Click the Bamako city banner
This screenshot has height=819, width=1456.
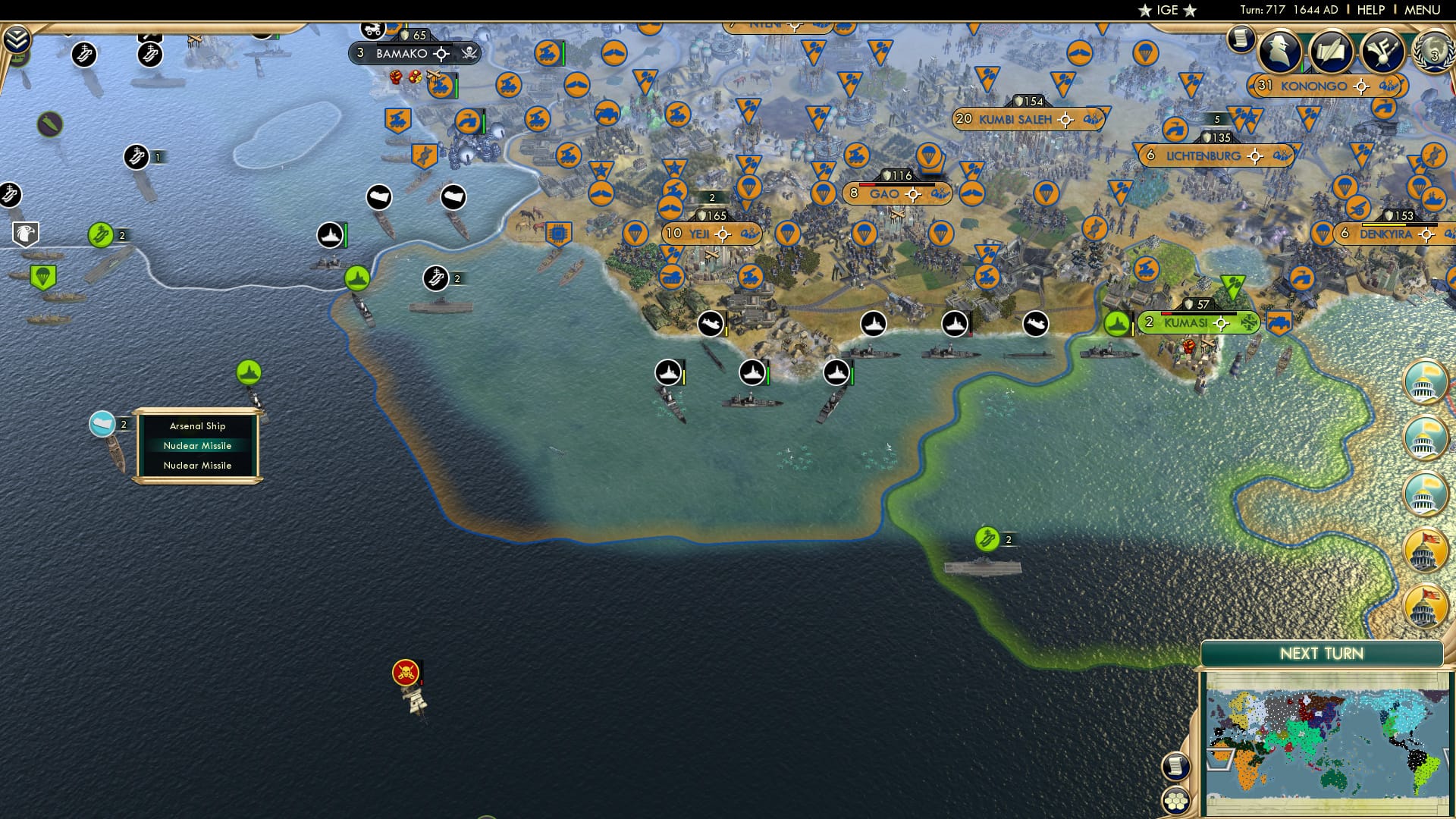403,54
